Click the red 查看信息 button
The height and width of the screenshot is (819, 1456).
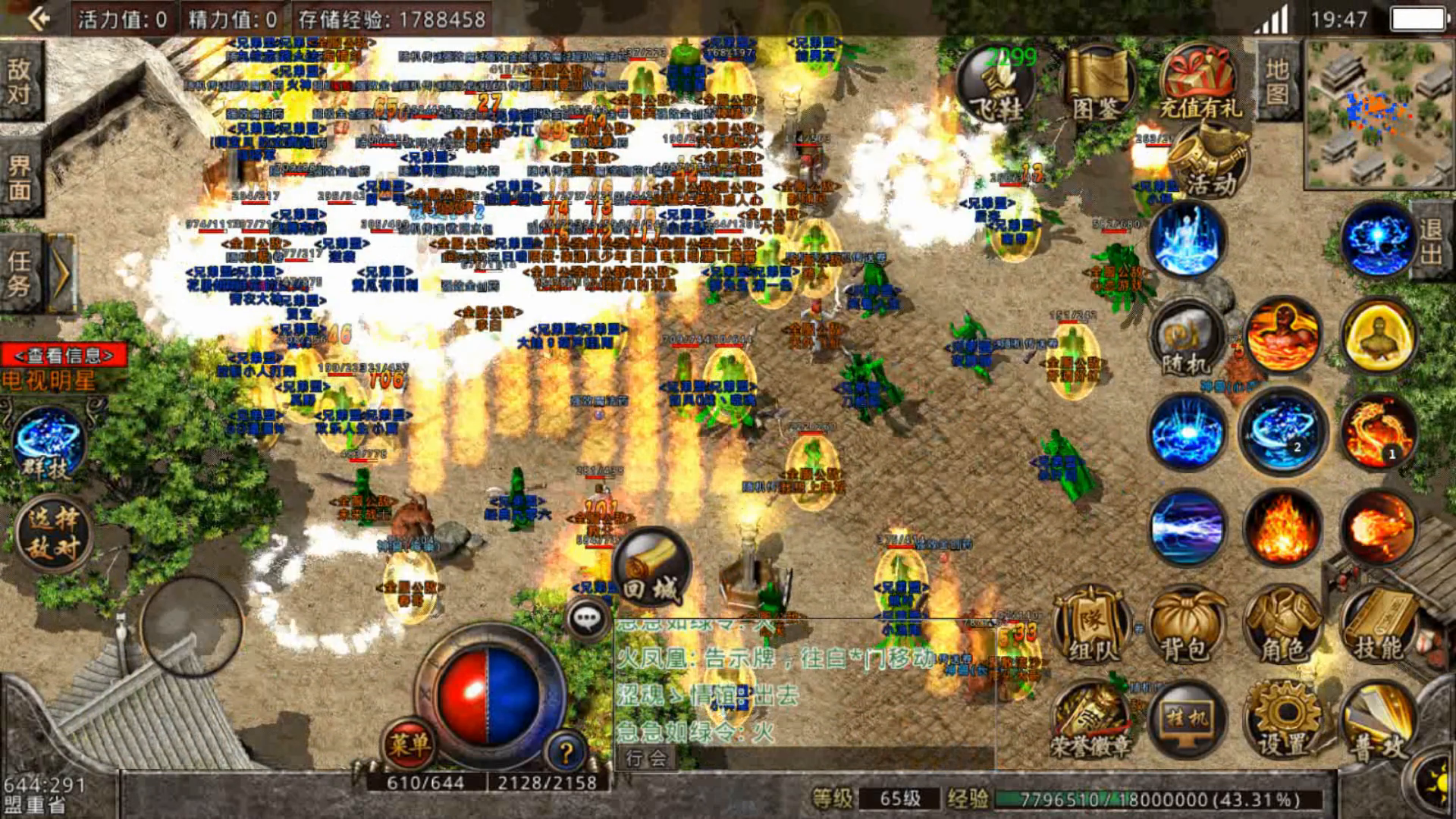64,355
